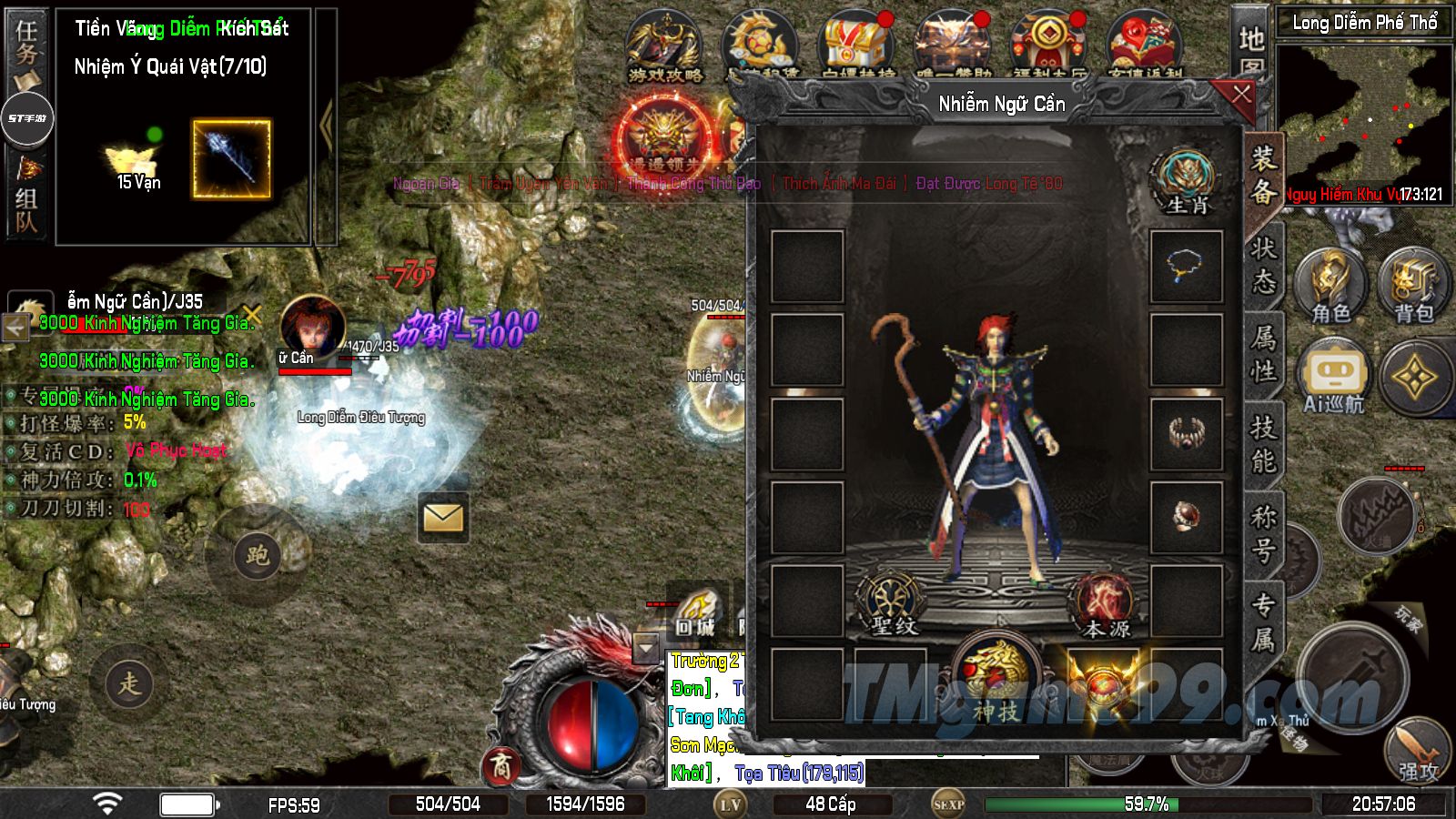
Task: Close the Nhiễm Ngữ Cần character panel
Action: 1241,94
